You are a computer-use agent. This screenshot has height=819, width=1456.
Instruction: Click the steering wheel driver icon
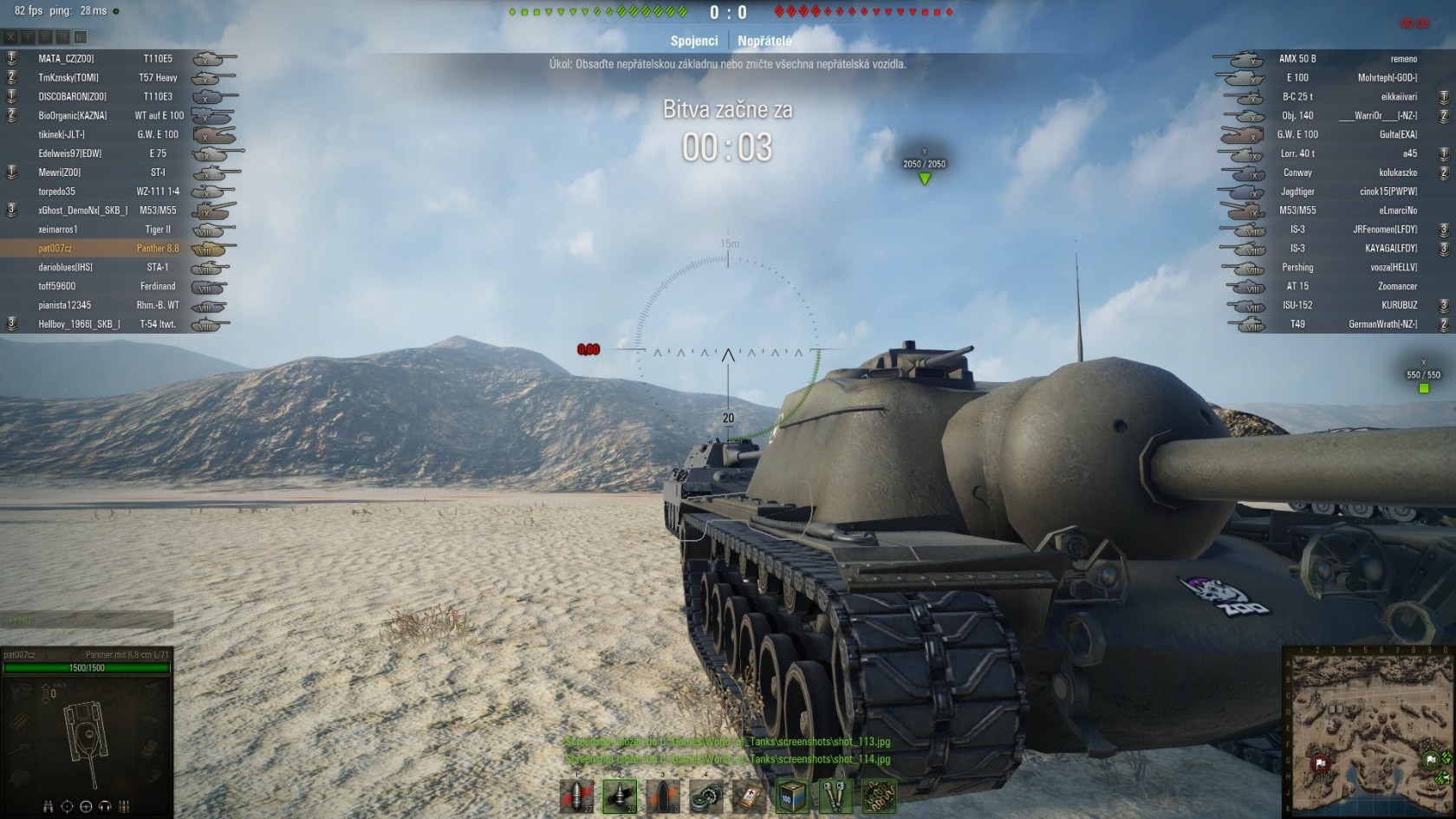86,807
